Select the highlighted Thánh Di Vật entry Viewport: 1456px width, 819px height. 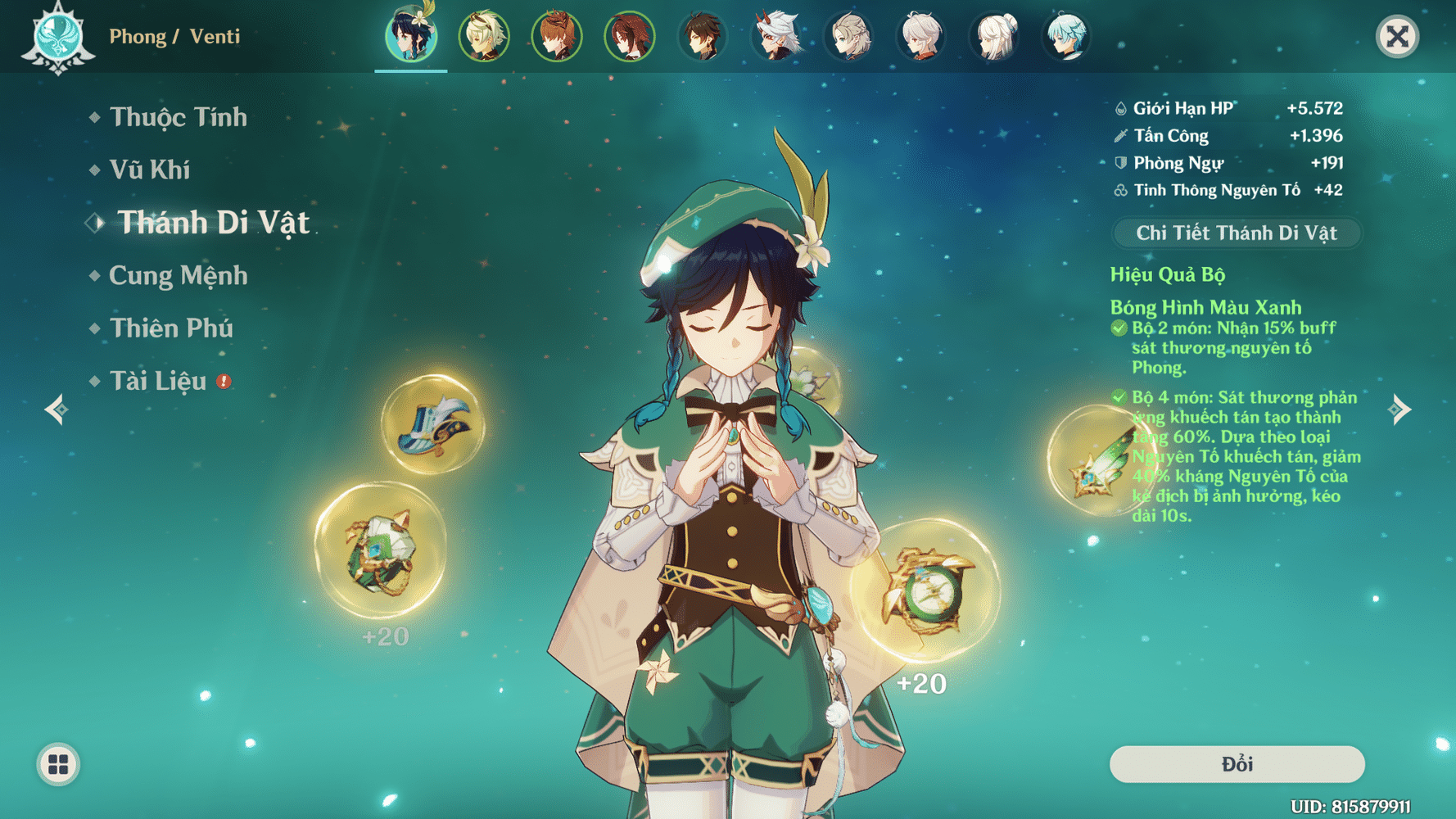pos(213,223)
